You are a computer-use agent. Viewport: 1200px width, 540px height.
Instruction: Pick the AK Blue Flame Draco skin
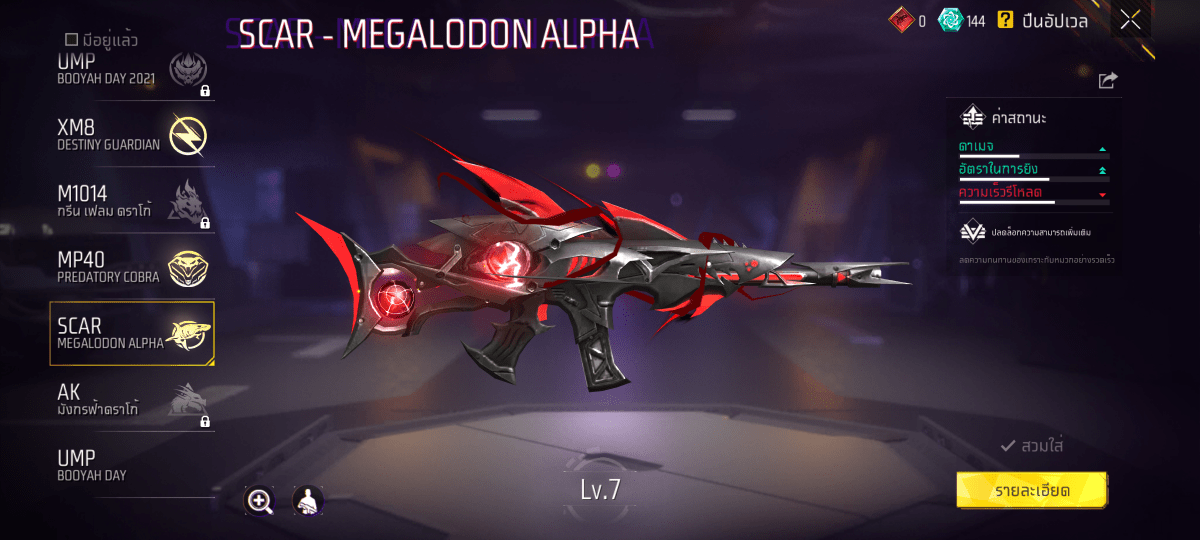[x=132, y=400]
